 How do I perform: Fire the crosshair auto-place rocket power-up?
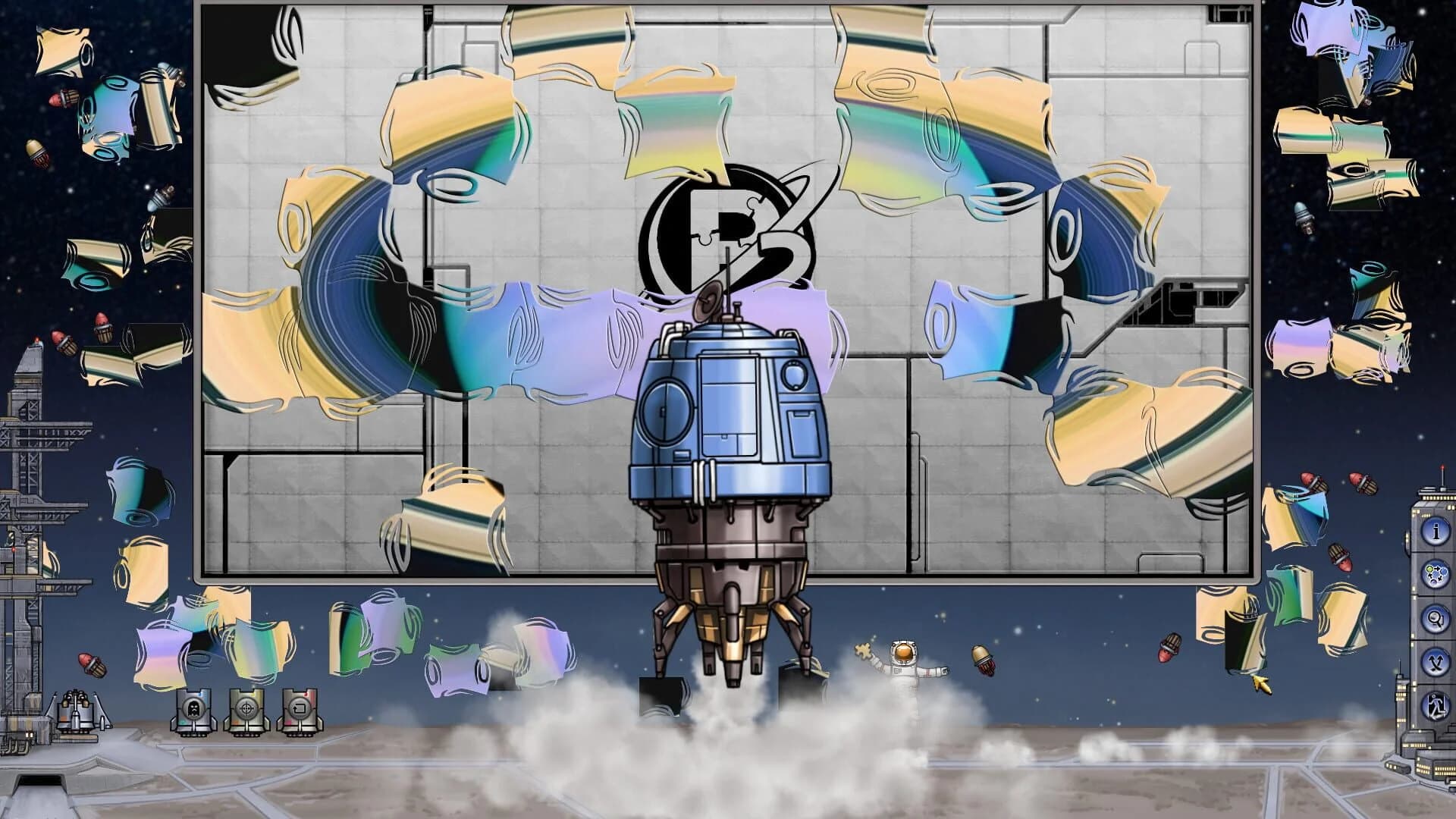point(246,710)
